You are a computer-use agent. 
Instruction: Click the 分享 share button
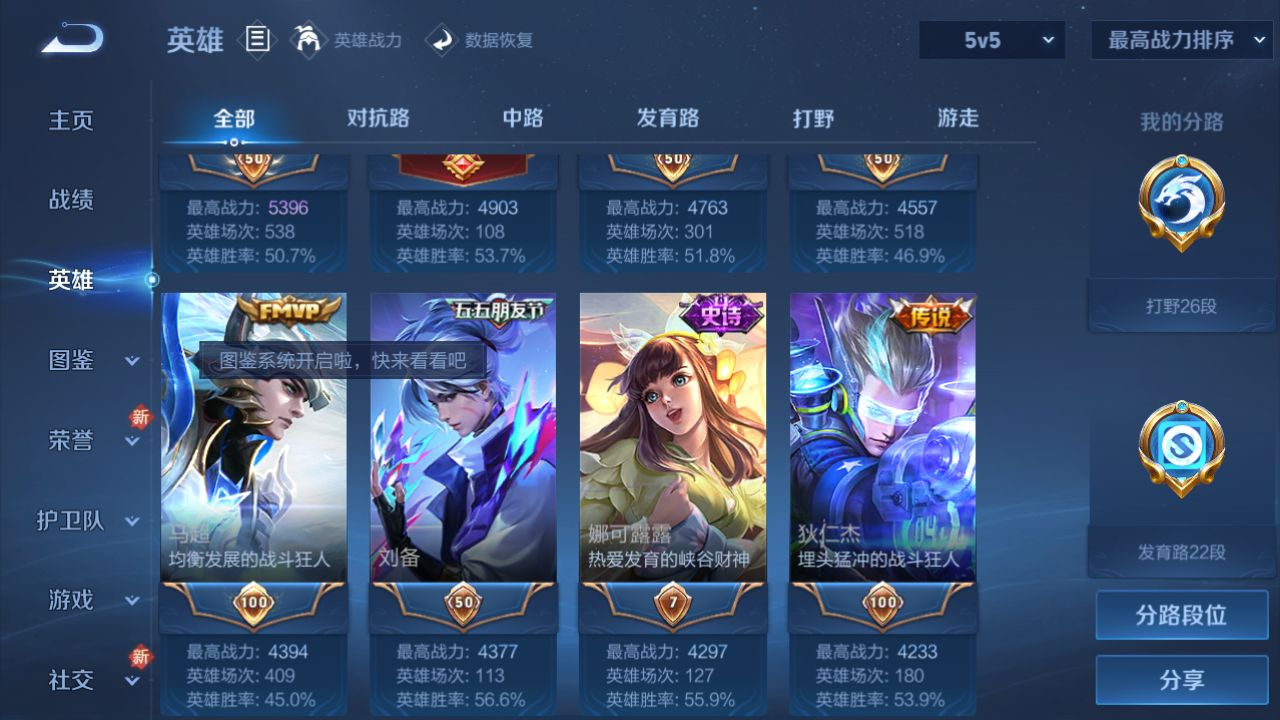[1181, 680]
